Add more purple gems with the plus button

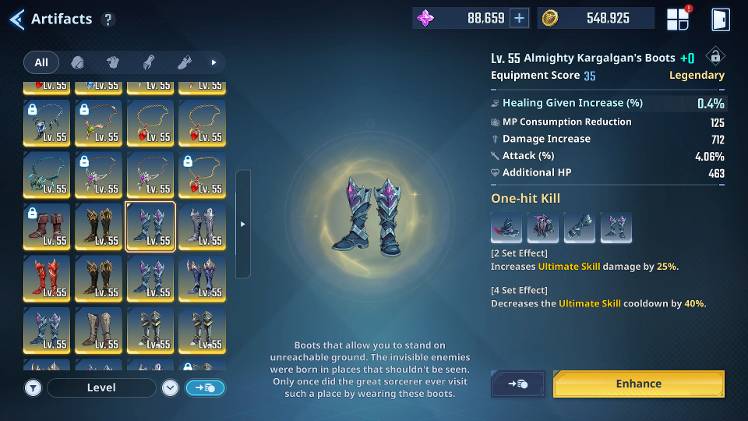[519, 18]
